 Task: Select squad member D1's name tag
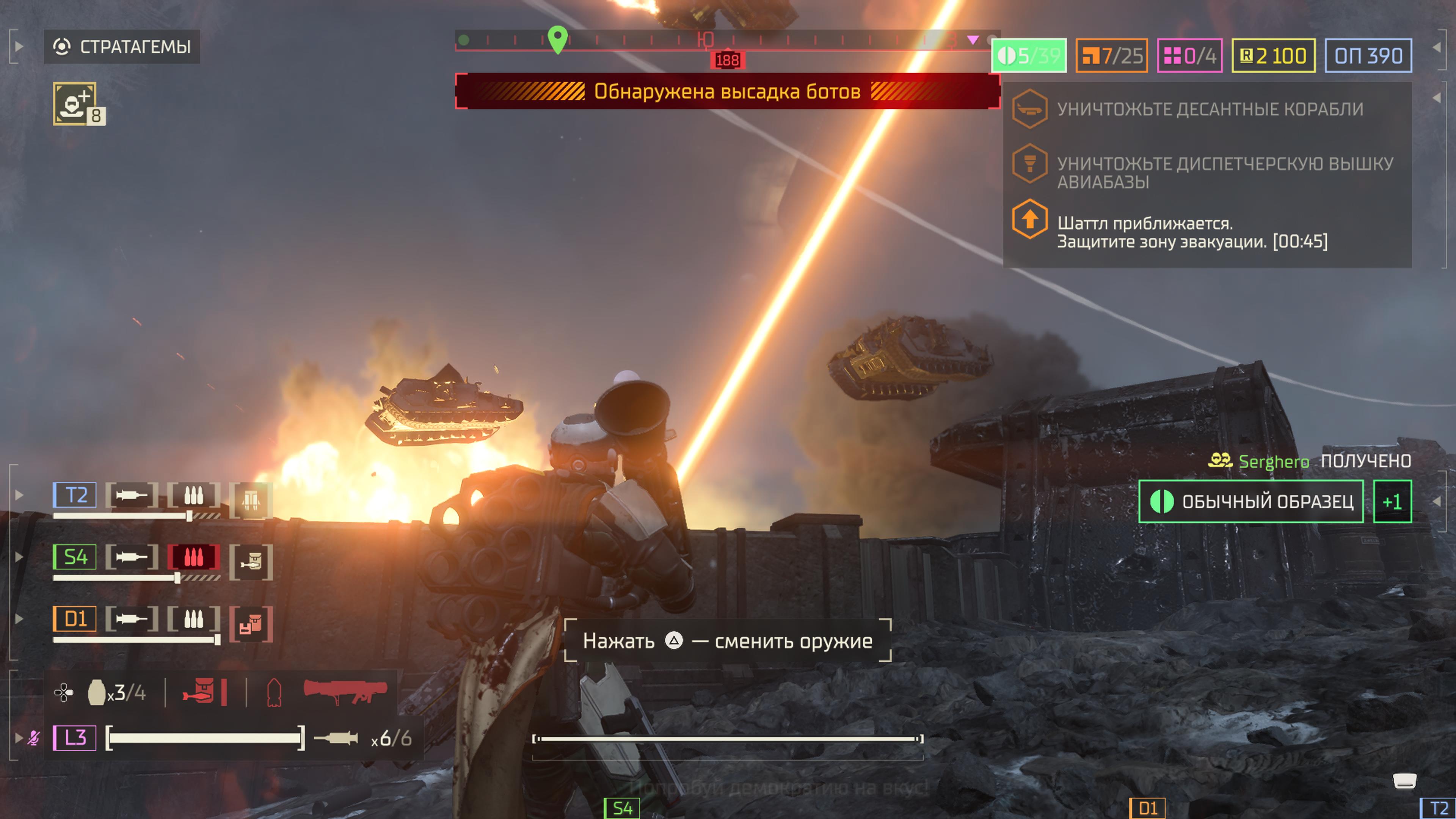point(75,618)
